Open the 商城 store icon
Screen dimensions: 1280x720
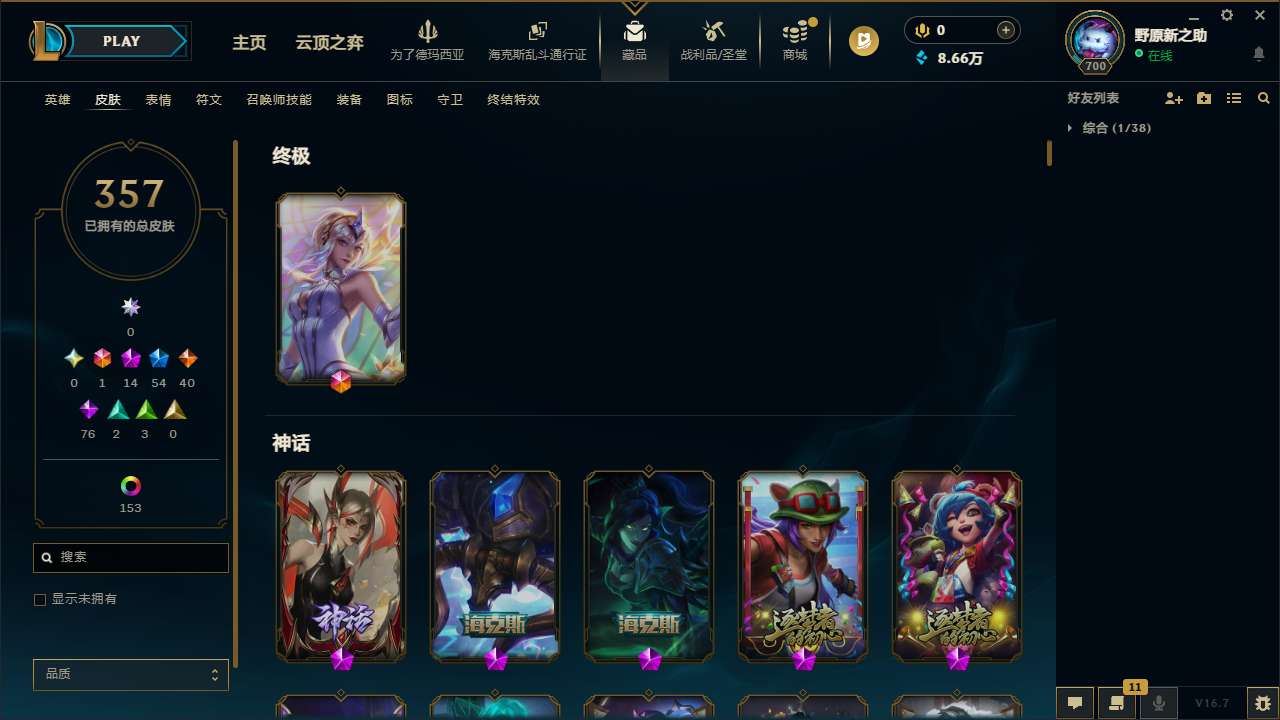(795, 40)
